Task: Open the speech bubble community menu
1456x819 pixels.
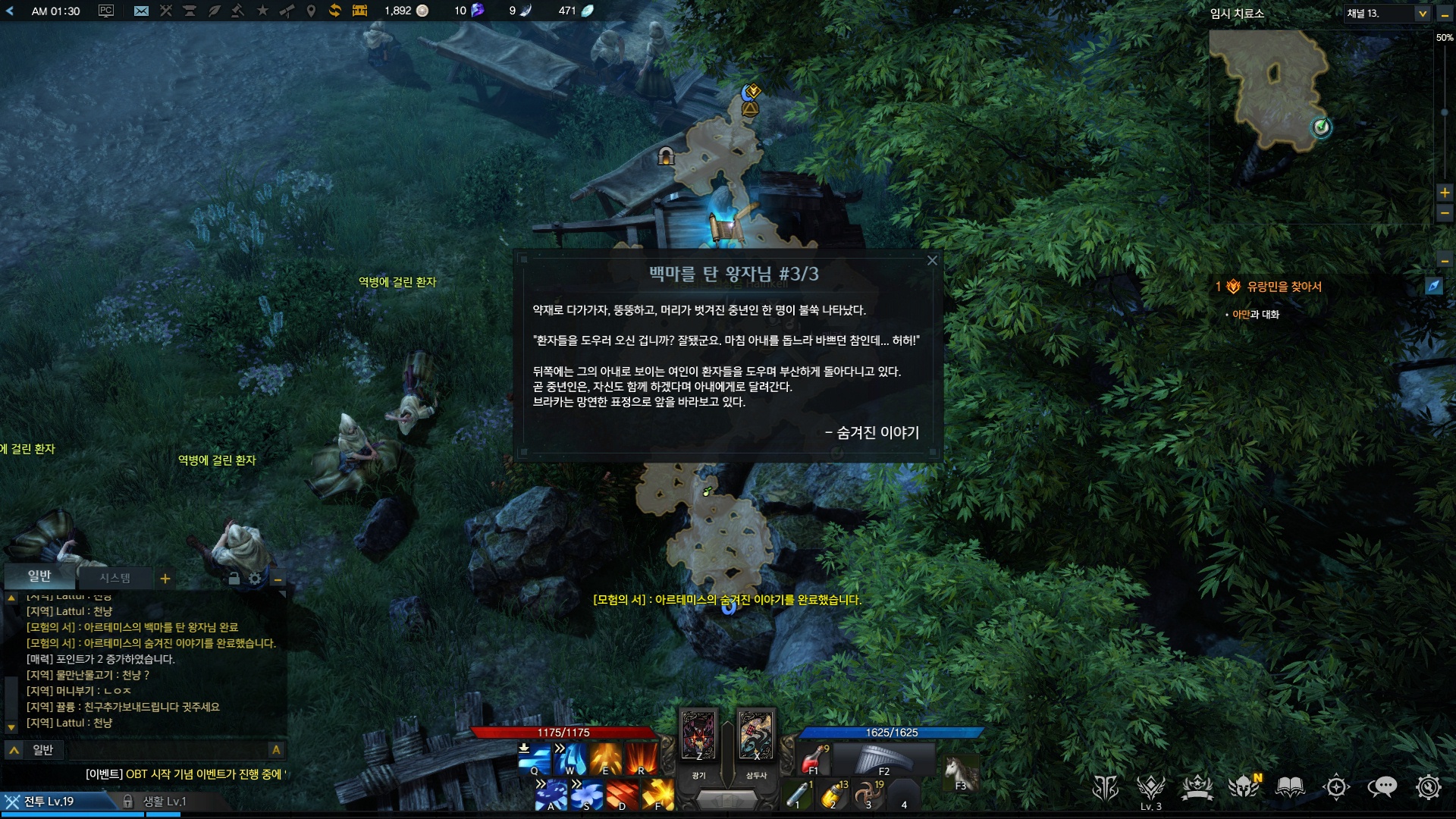Action: [x=1382, y=787]
